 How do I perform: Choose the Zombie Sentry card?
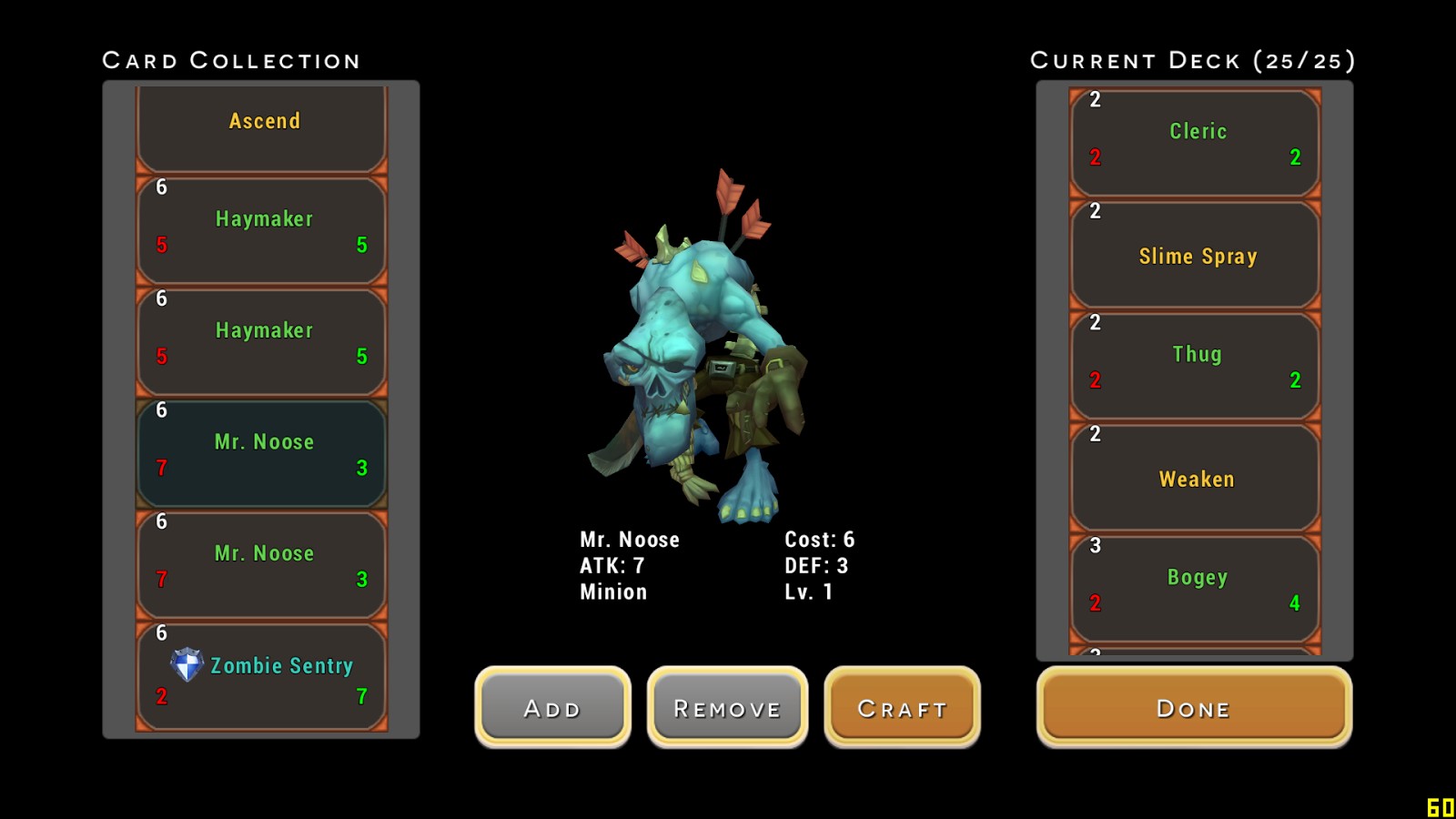[x=262, y=675]
